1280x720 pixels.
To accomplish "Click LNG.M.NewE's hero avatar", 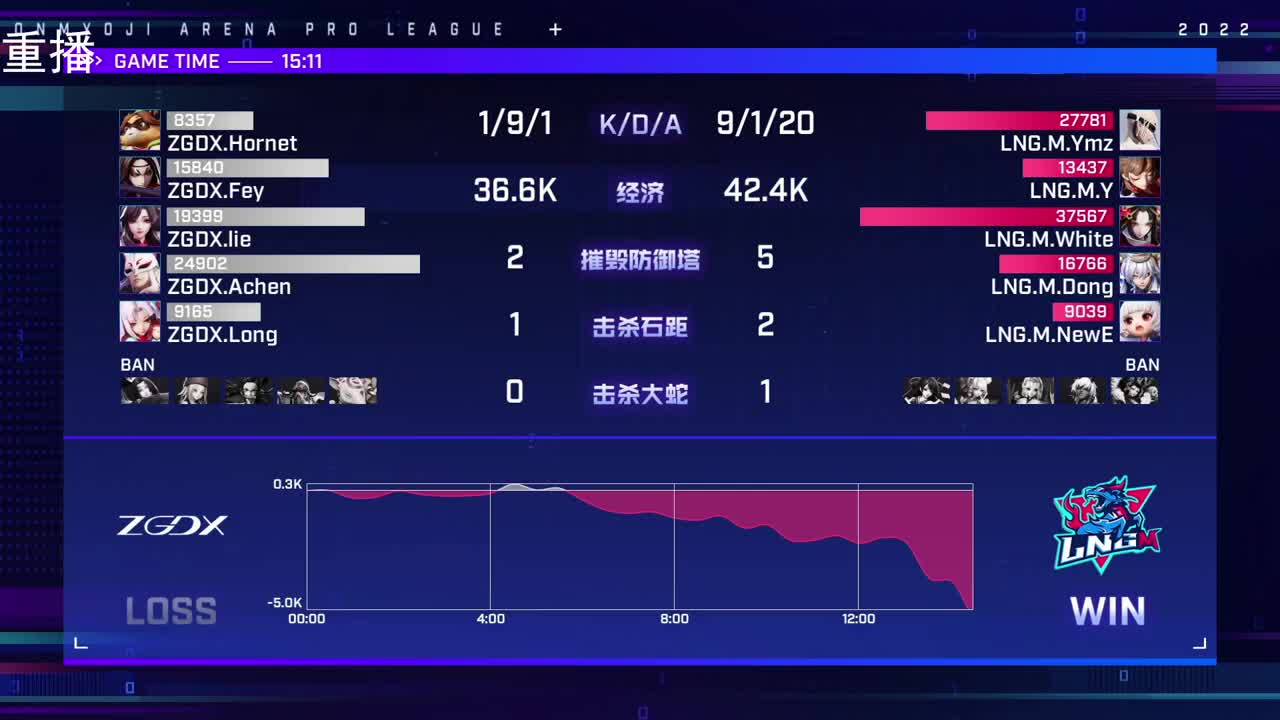I will [x=1141, y=321].
